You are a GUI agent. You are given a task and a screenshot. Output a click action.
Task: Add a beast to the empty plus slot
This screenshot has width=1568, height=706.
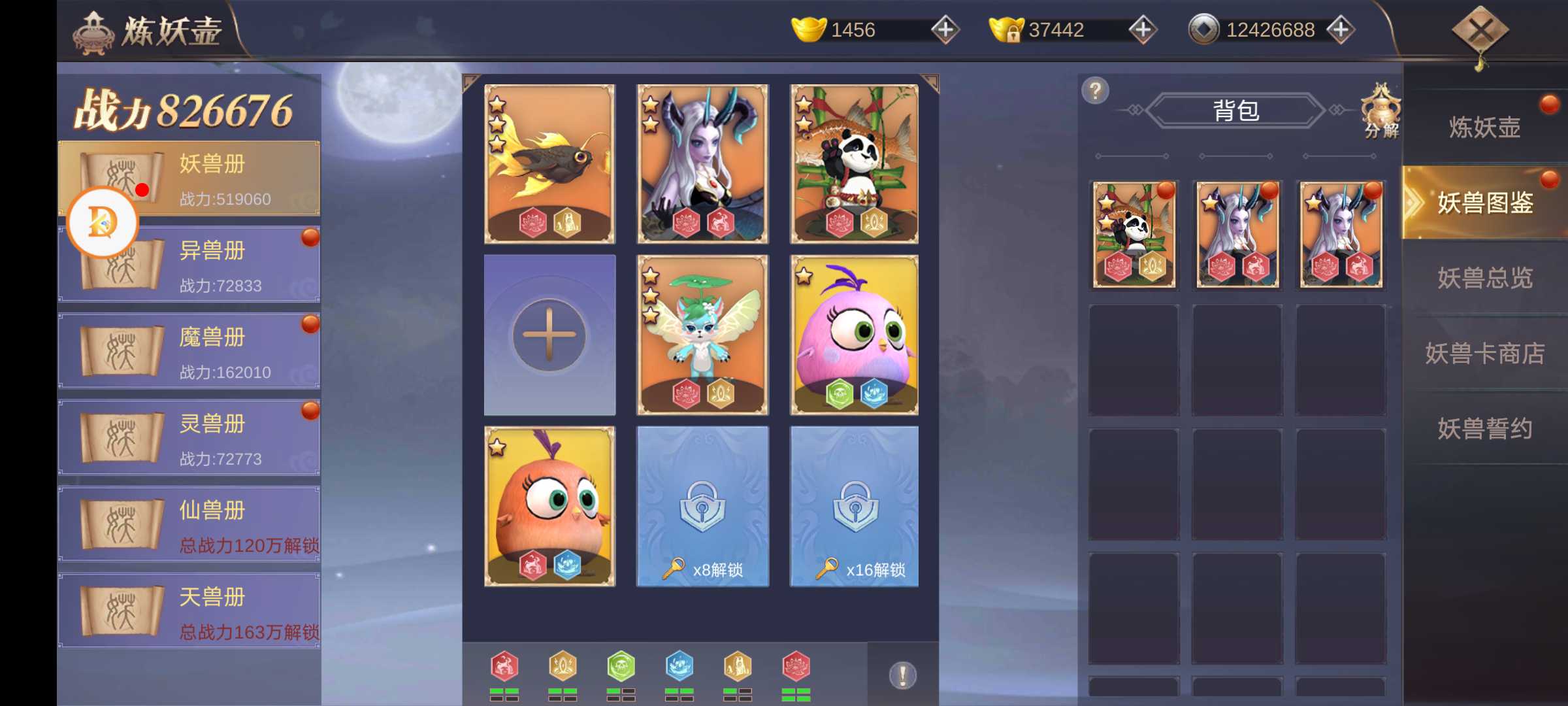click(549, 335)
